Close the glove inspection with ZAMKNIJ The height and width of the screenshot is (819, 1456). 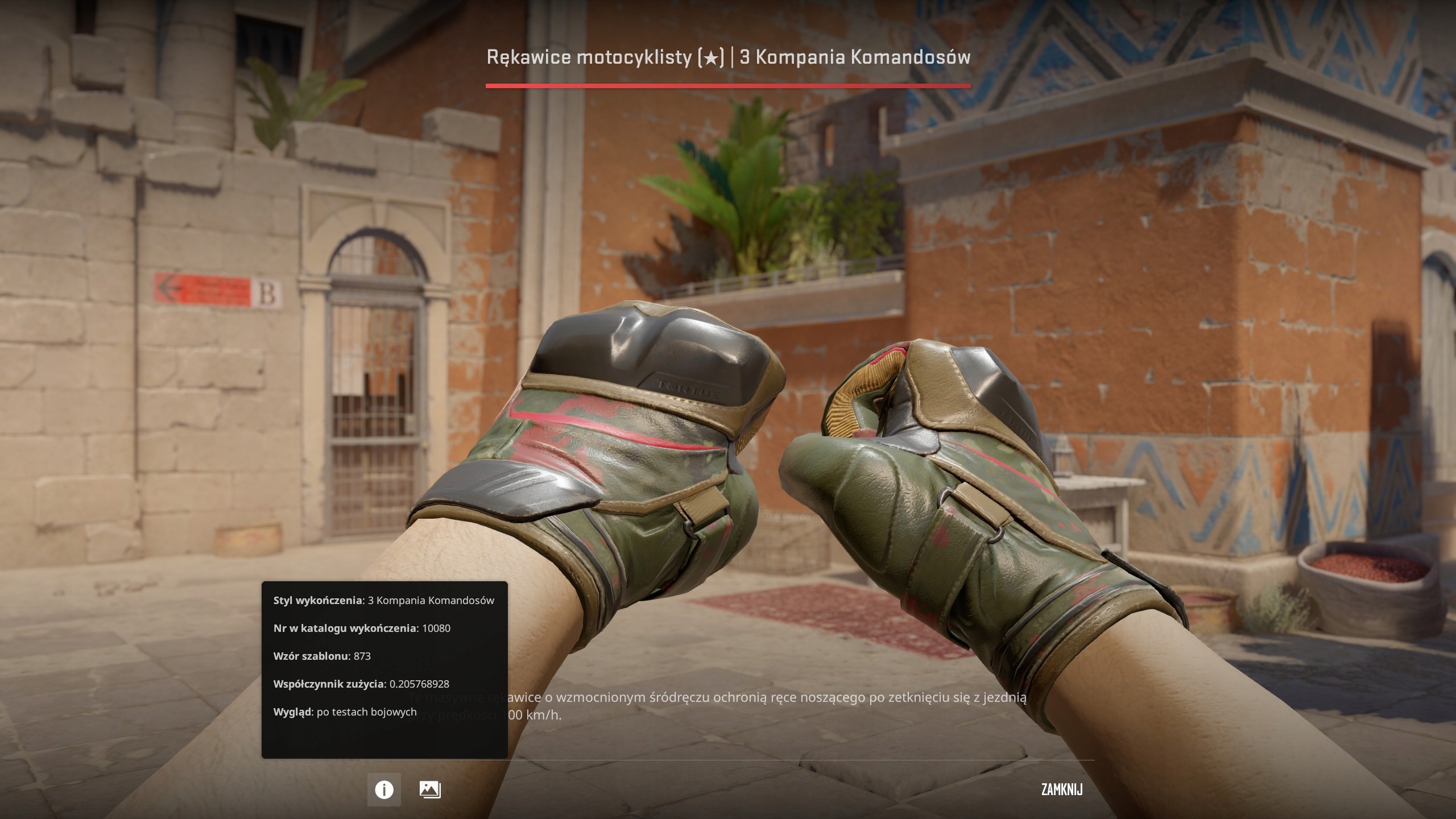[x=1061, y=789]
